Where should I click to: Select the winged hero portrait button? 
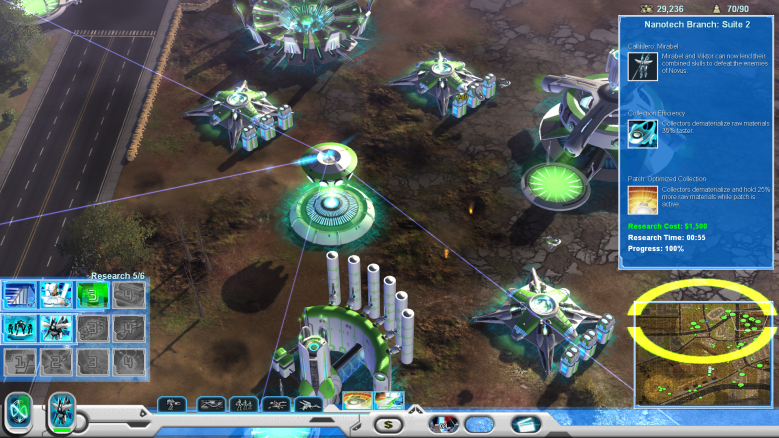click(62, 412)
